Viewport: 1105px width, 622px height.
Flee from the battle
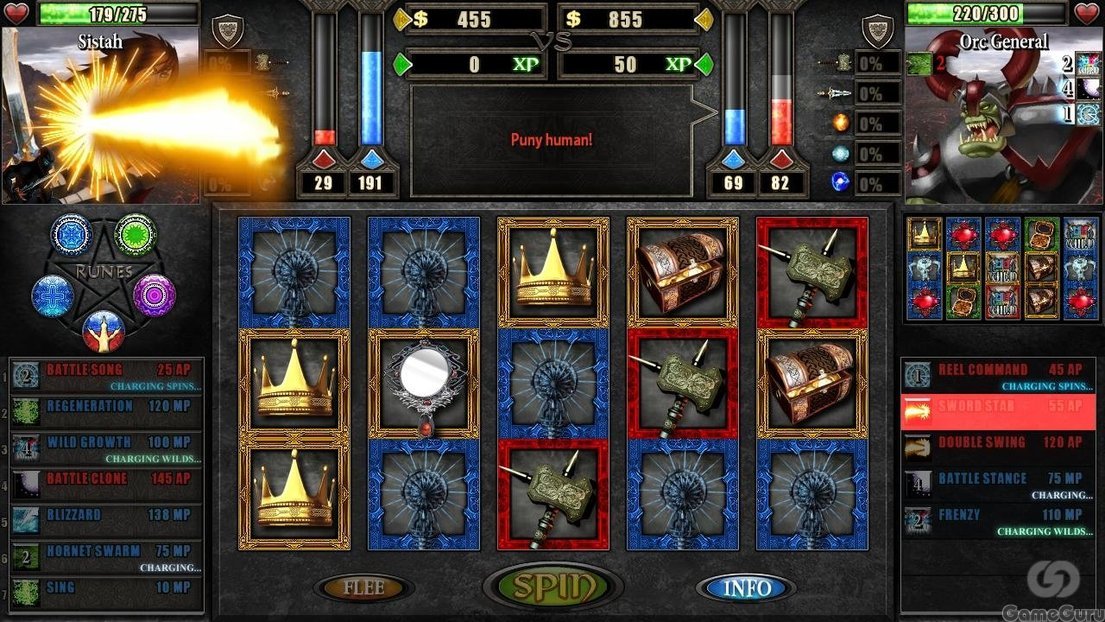(x=363, y=588)
